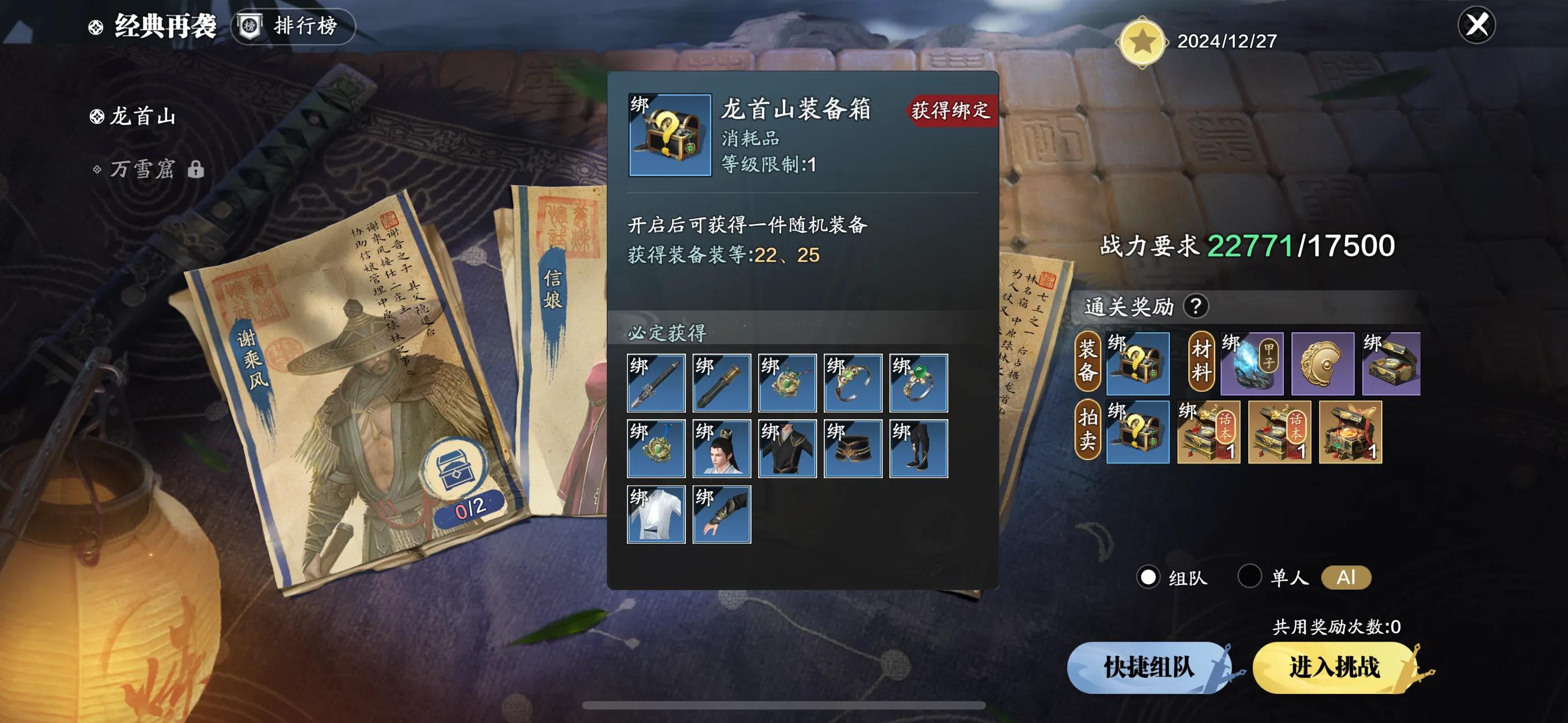Open the 通关奖励 help question mark
Viewport: 1568px width, 723px height.
click(1196, 305)
